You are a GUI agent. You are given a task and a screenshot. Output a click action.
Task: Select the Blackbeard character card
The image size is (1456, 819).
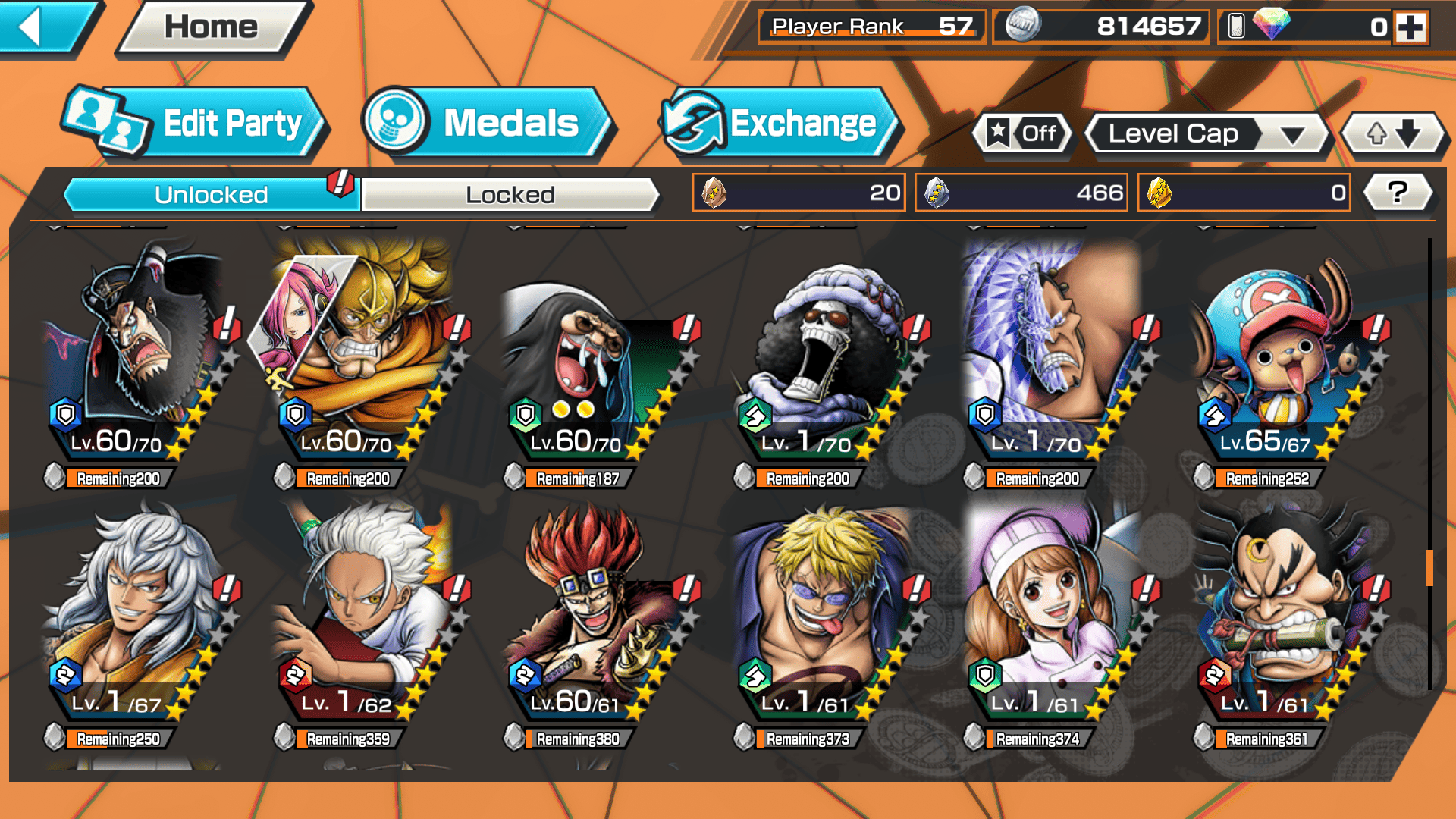click(x=138, y=356)
